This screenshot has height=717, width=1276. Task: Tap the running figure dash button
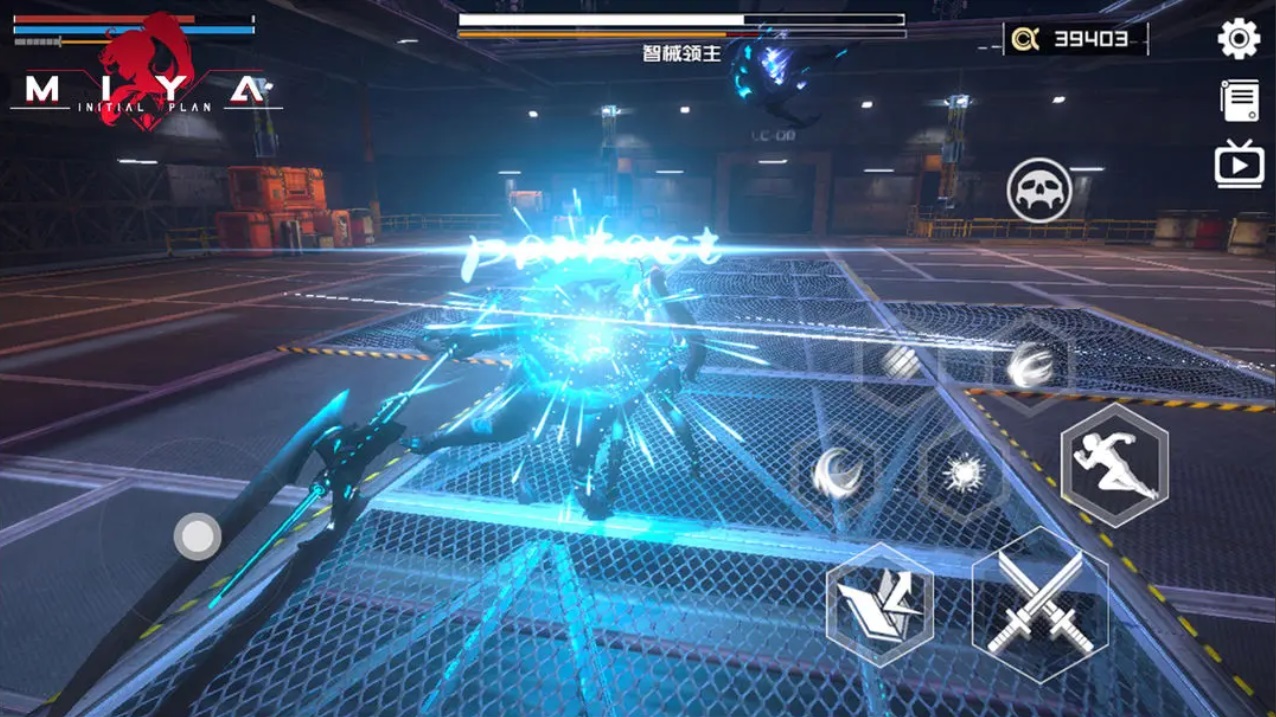click(x=1114, y=465)
